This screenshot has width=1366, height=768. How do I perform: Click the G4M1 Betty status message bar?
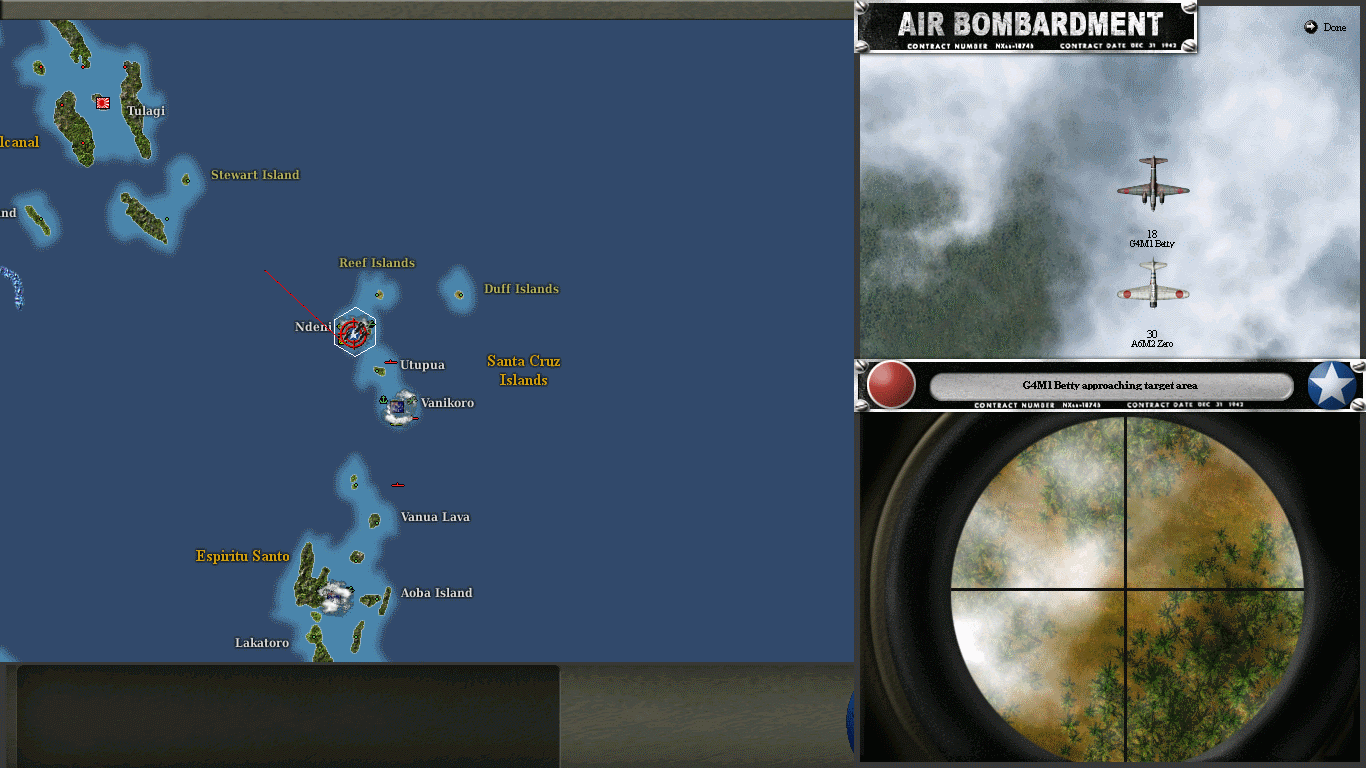click(x=1110, y=385)
